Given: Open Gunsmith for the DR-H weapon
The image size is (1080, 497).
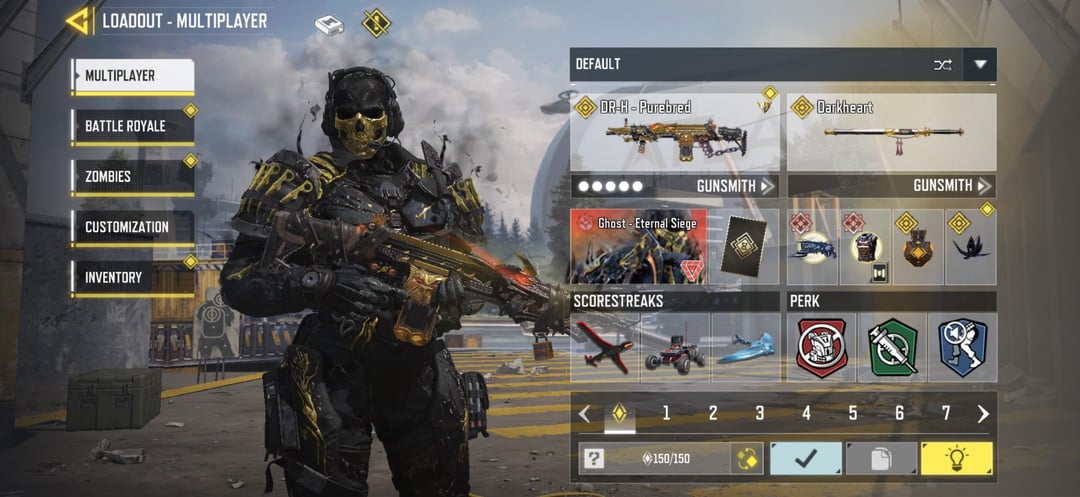Looking at the screenshot, I should click(735, 186).
